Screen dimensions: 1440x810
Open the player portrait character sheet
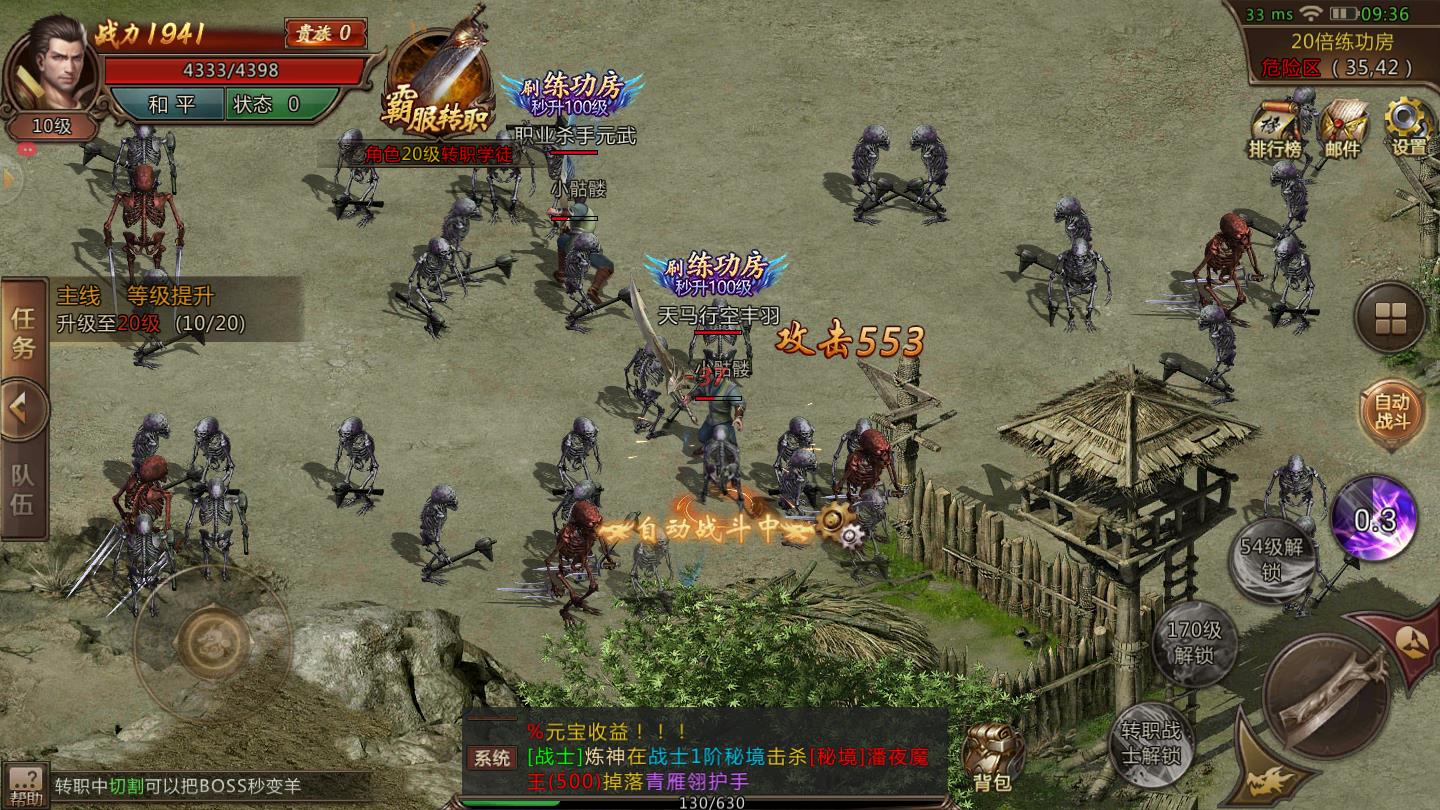[x=52, y=68]
